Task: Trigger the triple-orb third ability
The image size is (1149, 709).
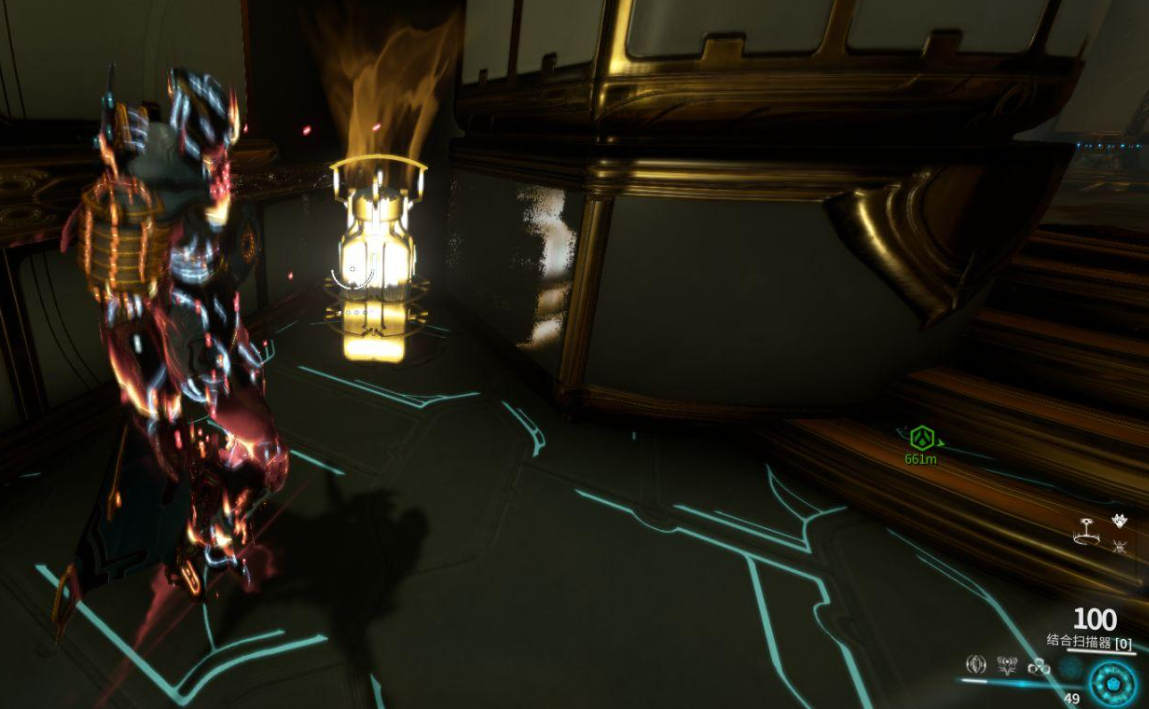Action: coord(1039,666)
